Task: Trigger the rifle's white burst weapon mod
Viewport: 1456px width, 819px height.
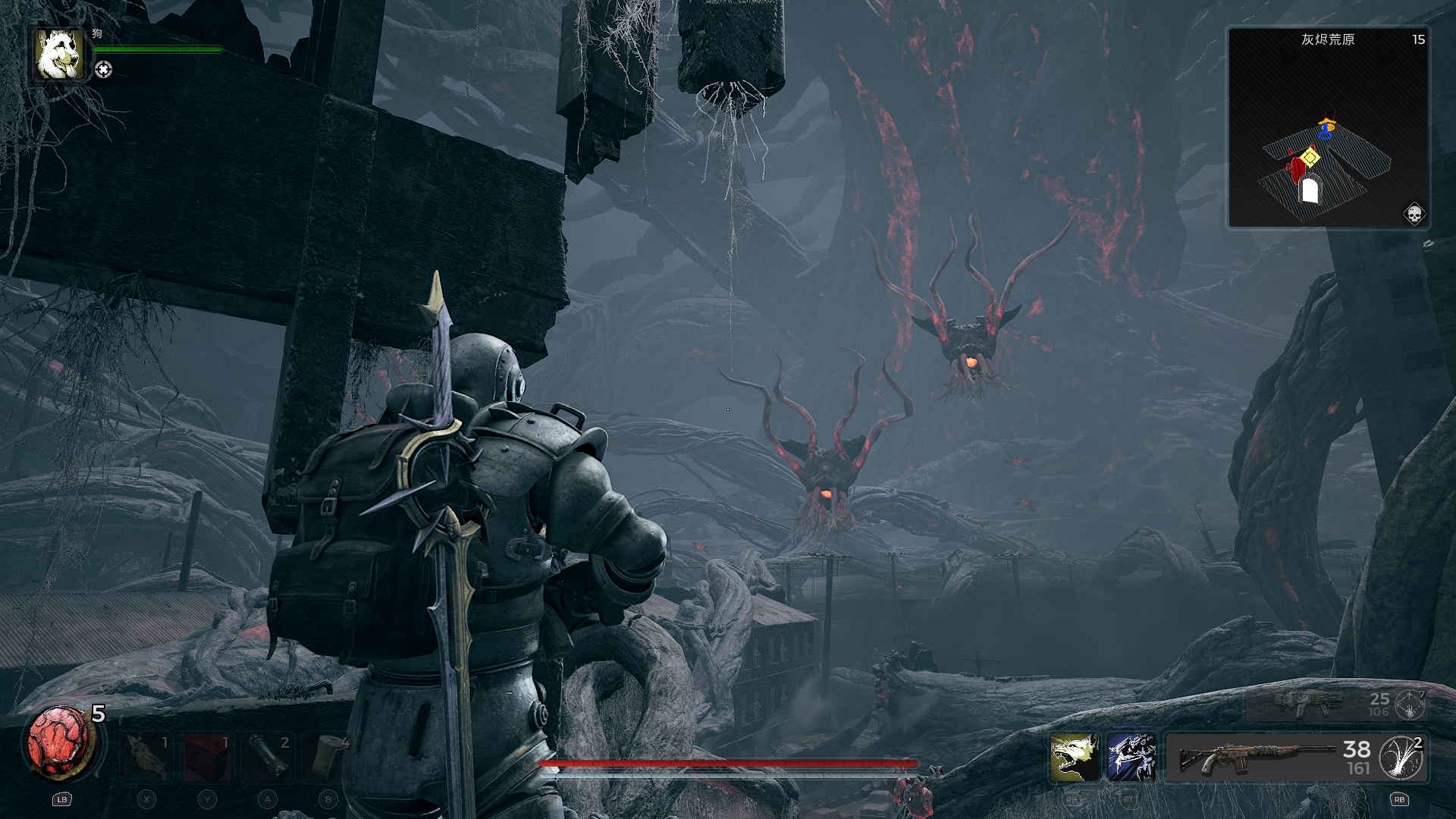Action: [x=1401, y=757]
